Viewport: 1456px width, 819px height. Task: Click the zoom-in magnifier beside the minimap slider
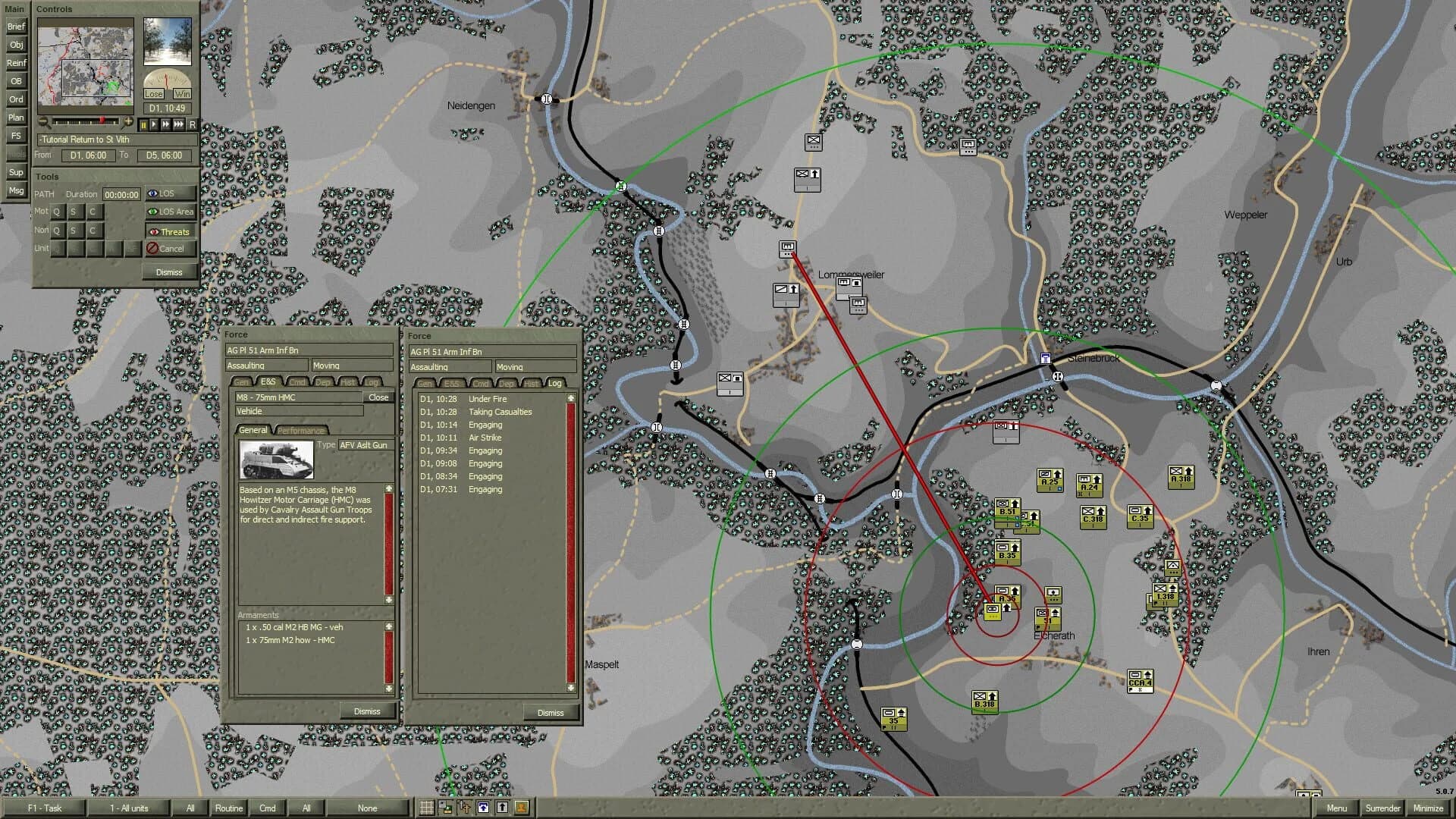(128, 121)
